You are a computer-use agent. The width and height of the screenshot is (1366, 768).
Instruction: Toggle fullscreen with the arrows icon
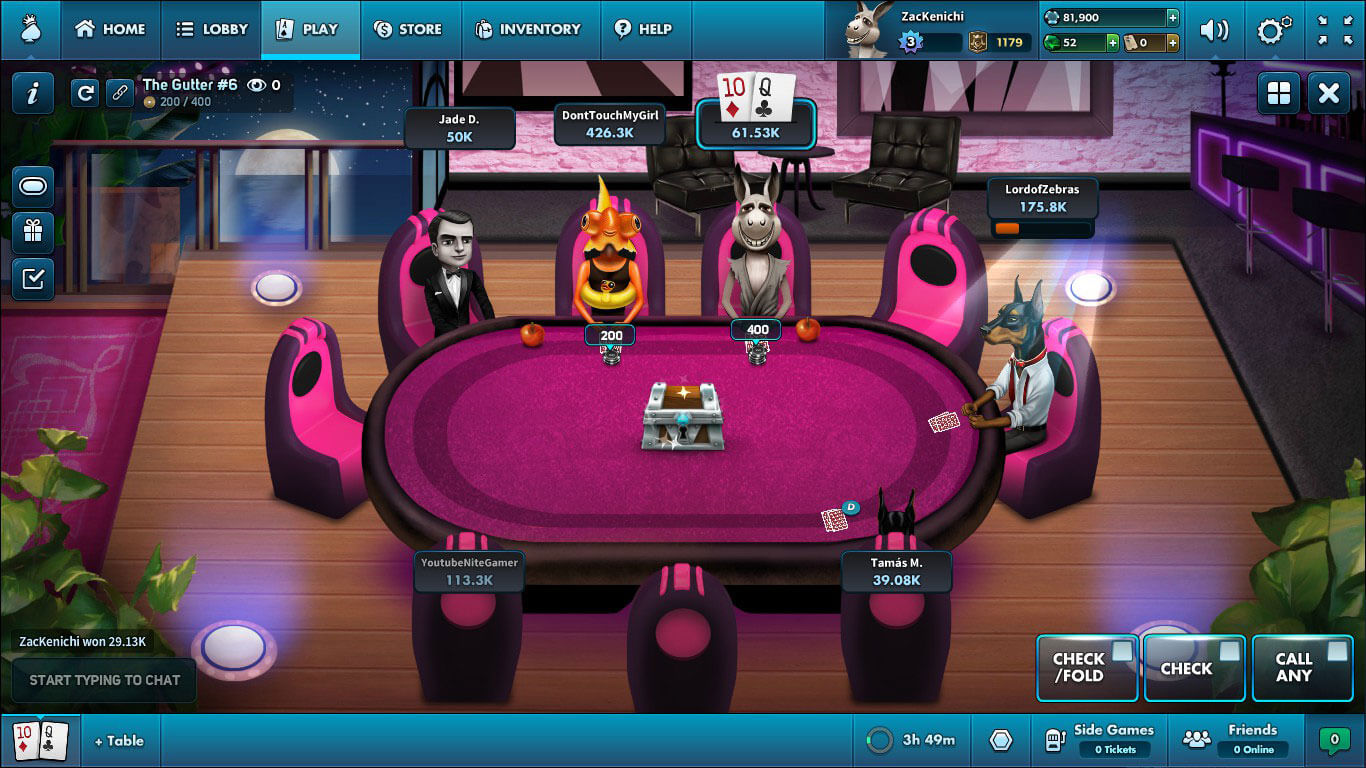(x=1334, y=30)
